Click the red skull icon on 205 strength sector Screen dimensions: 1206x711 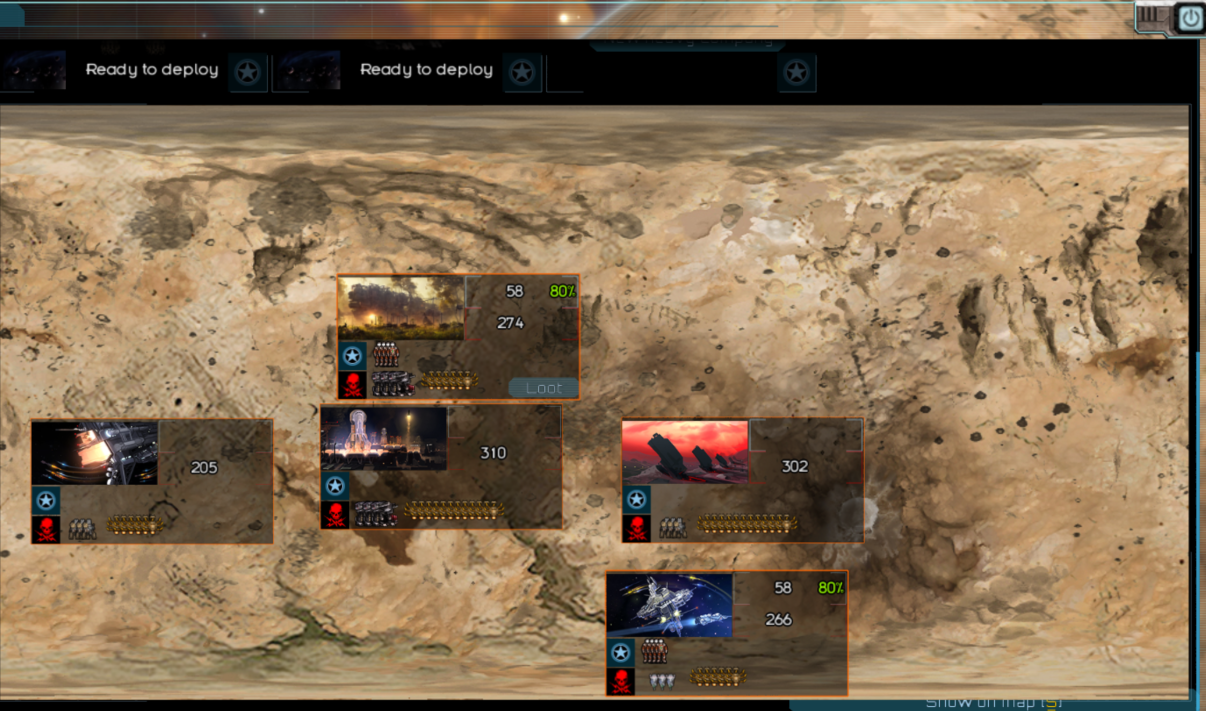tap(46, 529)
